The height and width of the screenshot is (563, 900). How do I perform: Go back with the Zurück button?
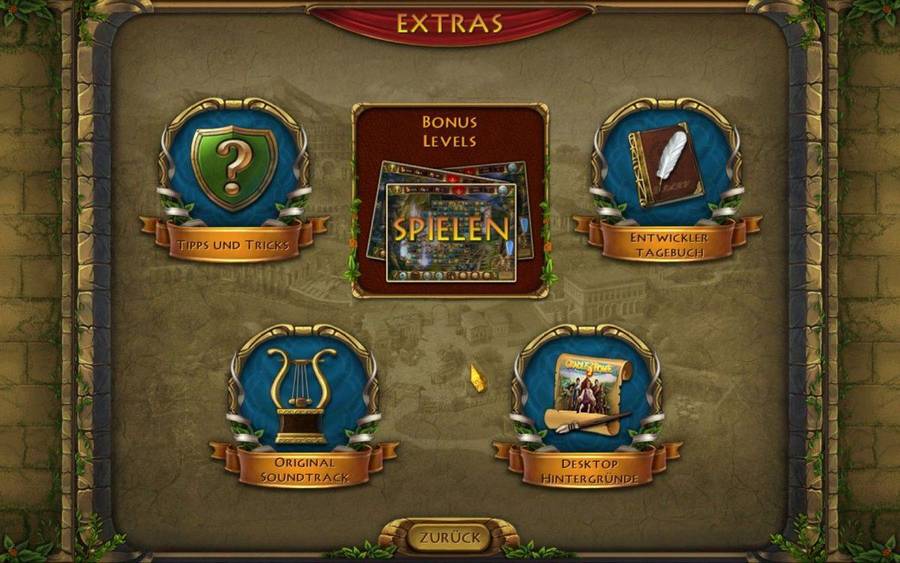[450, 537]
